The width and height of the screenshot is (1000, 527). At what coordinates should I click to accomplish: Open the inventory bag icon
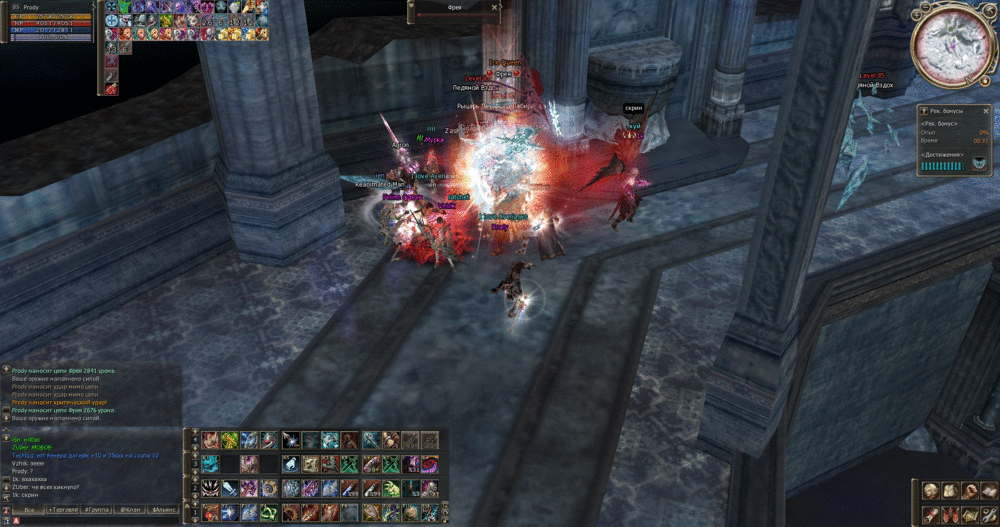949,490
